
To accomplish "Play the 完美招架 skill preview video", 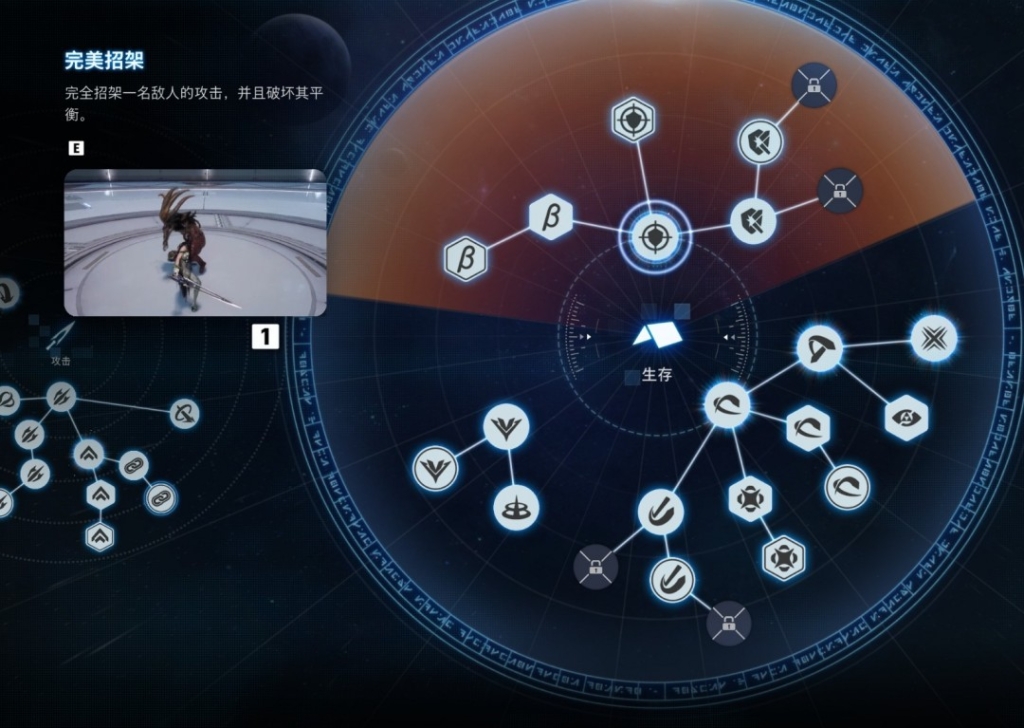I will pos(195,243).
